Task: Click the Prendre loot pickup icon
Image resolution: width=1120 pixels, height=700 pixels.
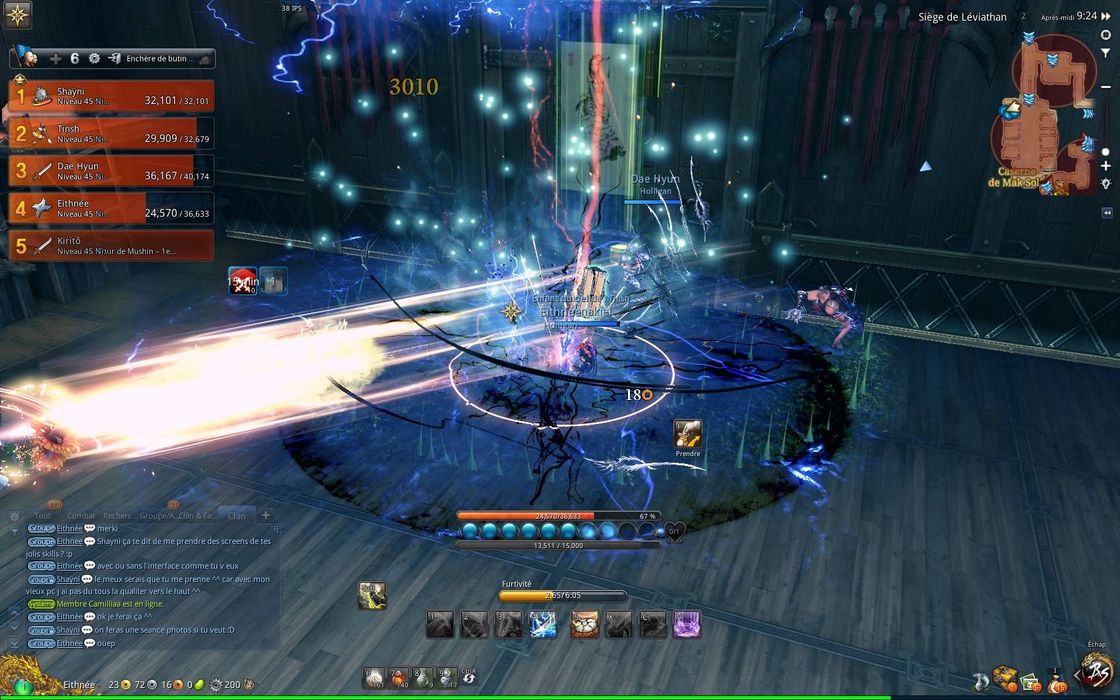Action: coord(687,433)
